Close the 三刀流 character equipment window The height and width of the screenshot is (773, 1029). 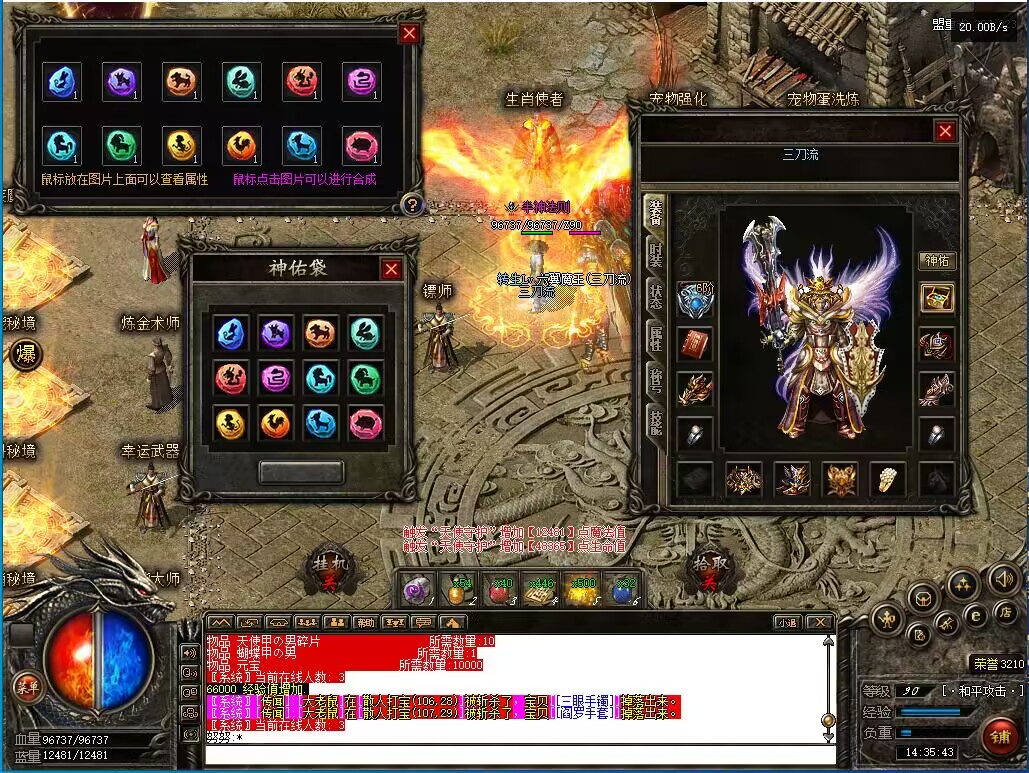click(944, 131)
